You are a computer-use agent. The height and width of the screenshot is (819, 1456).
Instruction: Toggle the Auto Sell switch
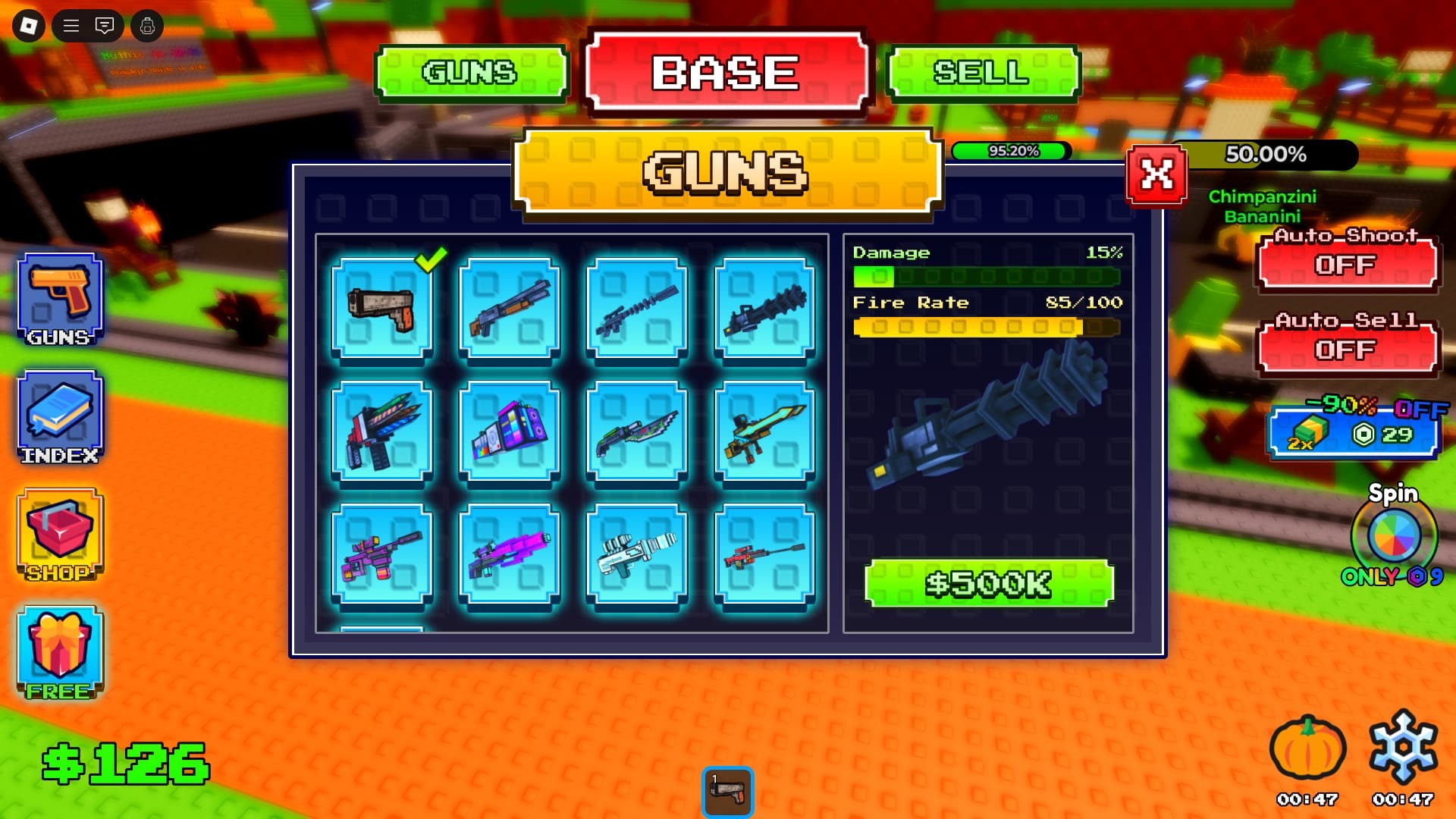1346,348
